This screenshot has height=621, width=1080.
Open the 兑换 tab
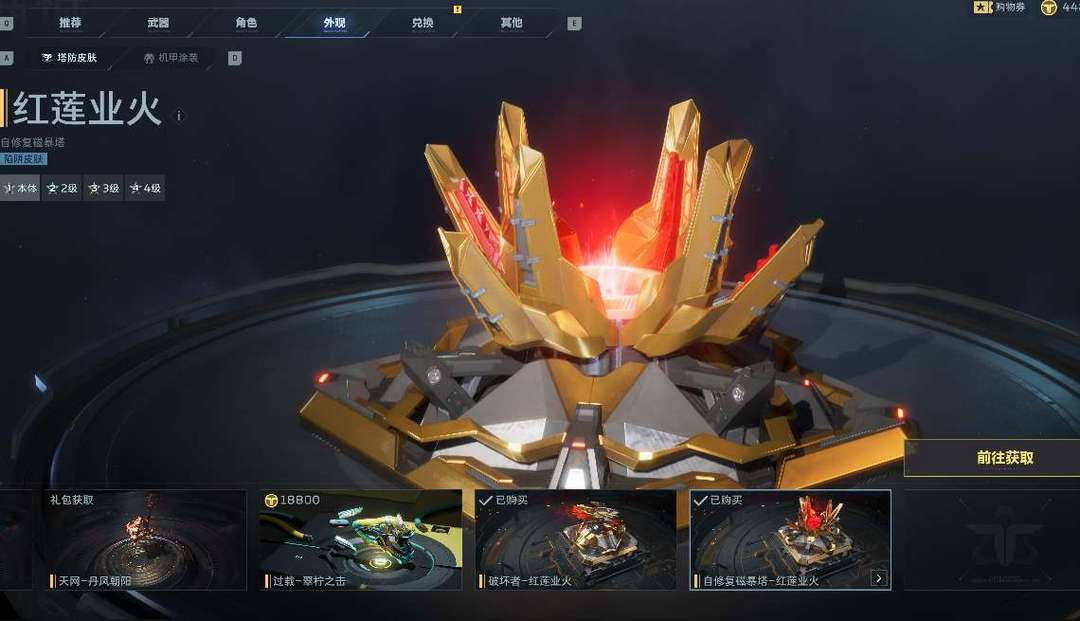422,22
